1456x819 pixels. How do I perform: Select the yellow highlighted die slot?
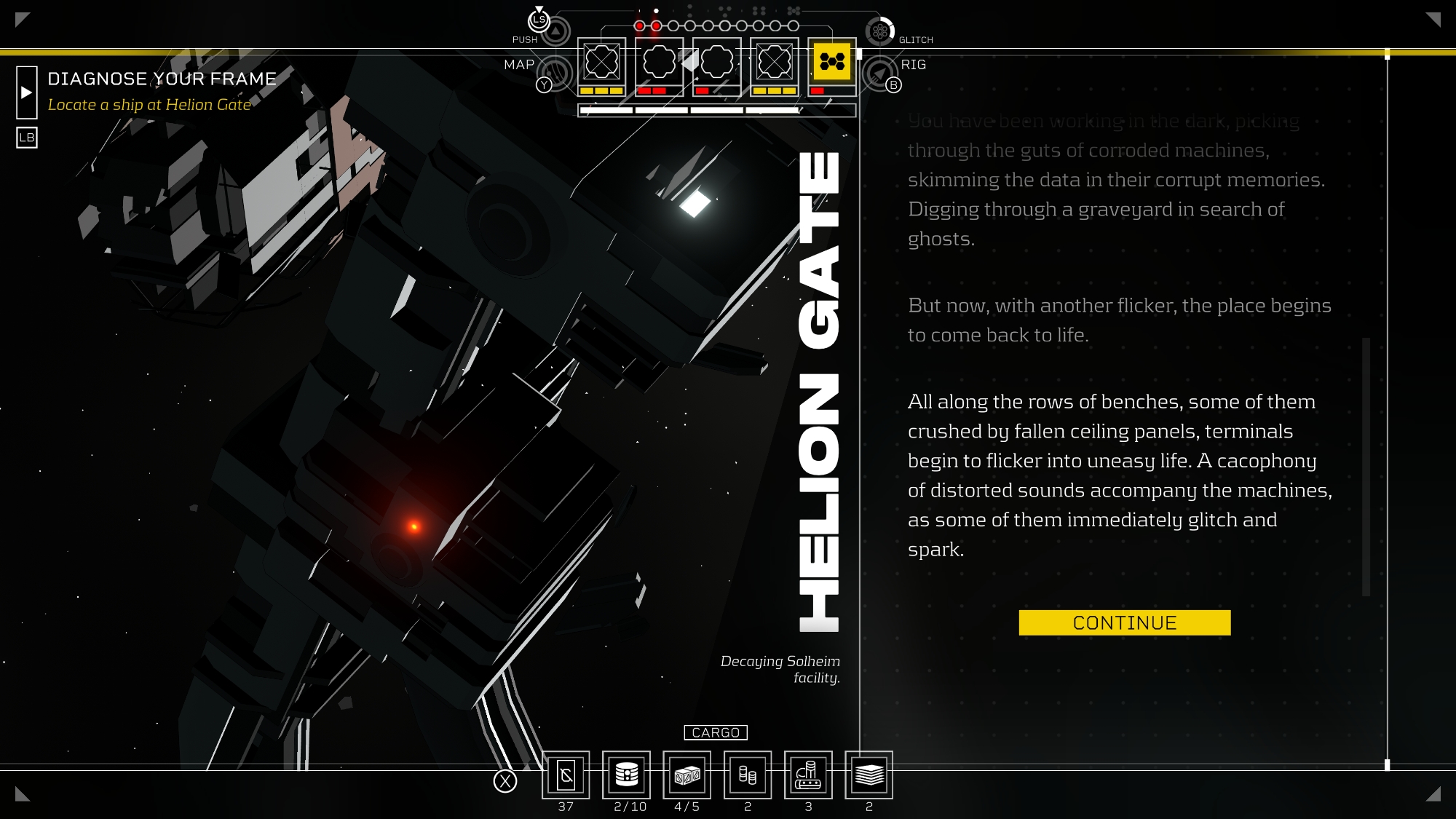tap(831, 62)
